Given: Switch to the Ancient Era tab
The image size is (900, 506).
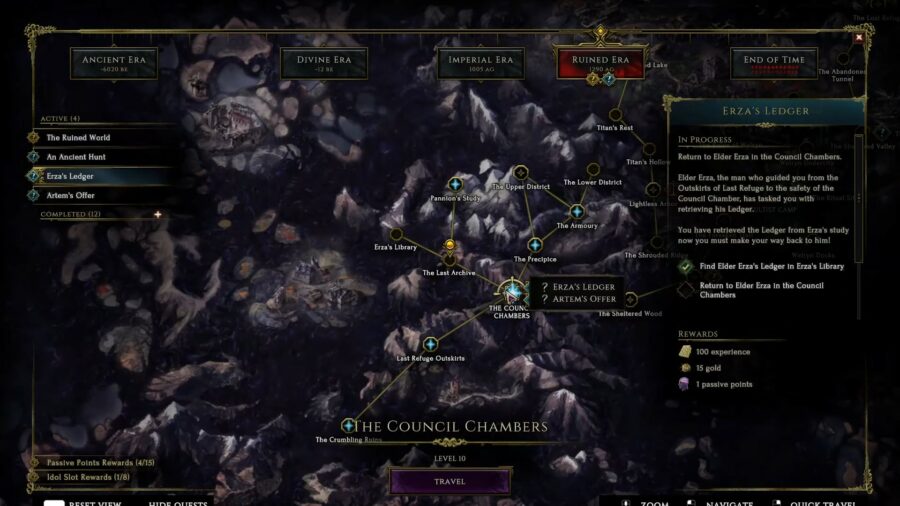Looking at the screenshot, I should click(x=114, y=64).
